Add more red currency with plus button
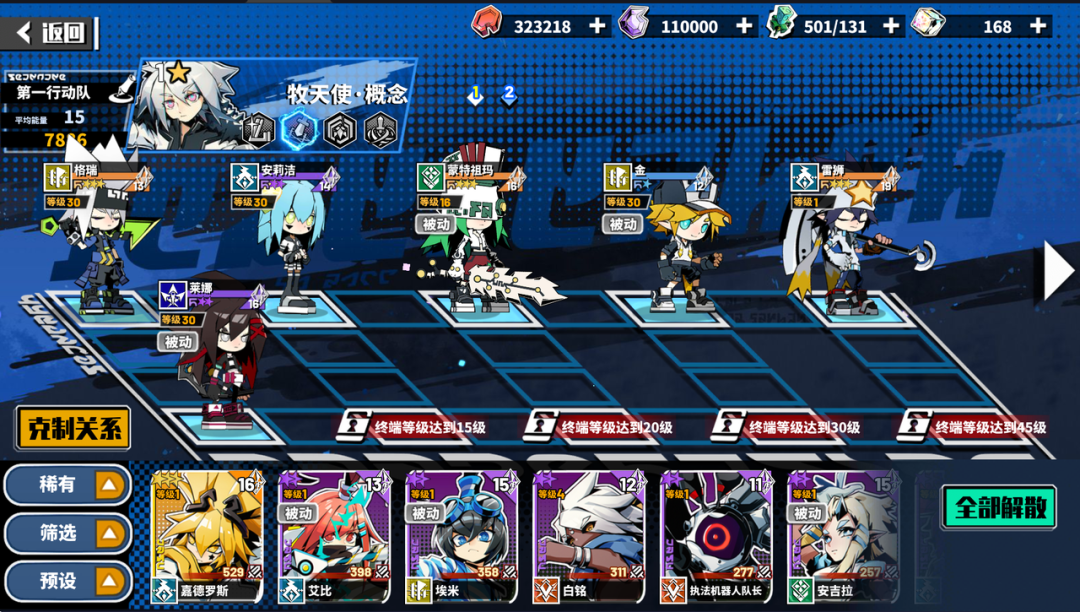 [x=597, y=26]
